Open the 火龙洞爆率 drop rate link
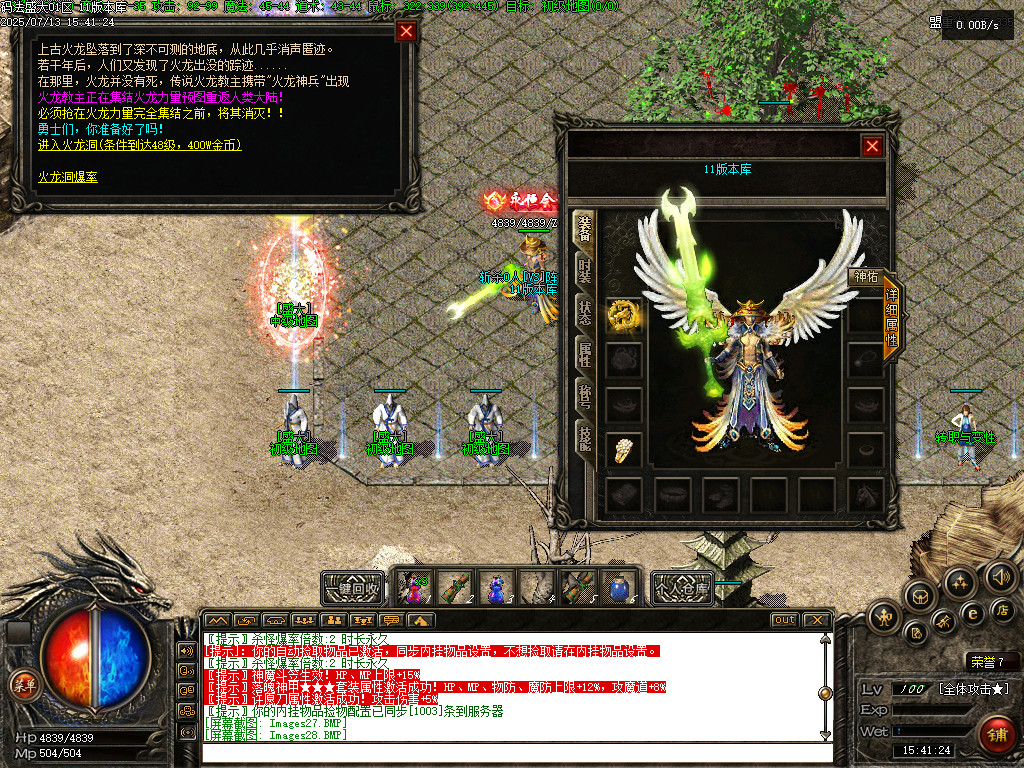 [x=68, y=176]
